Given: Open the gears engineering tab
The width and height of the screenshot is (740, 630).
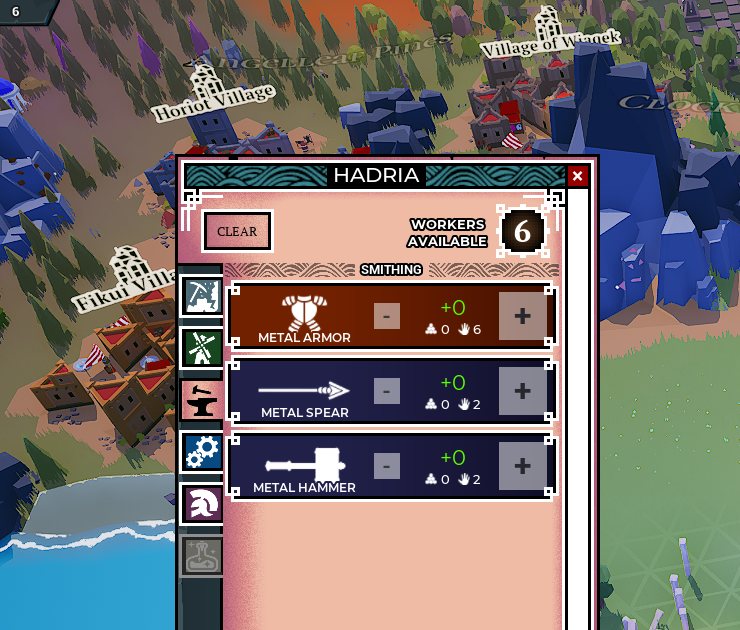Looking at the screenshot, I should click(x=202, y=451).
